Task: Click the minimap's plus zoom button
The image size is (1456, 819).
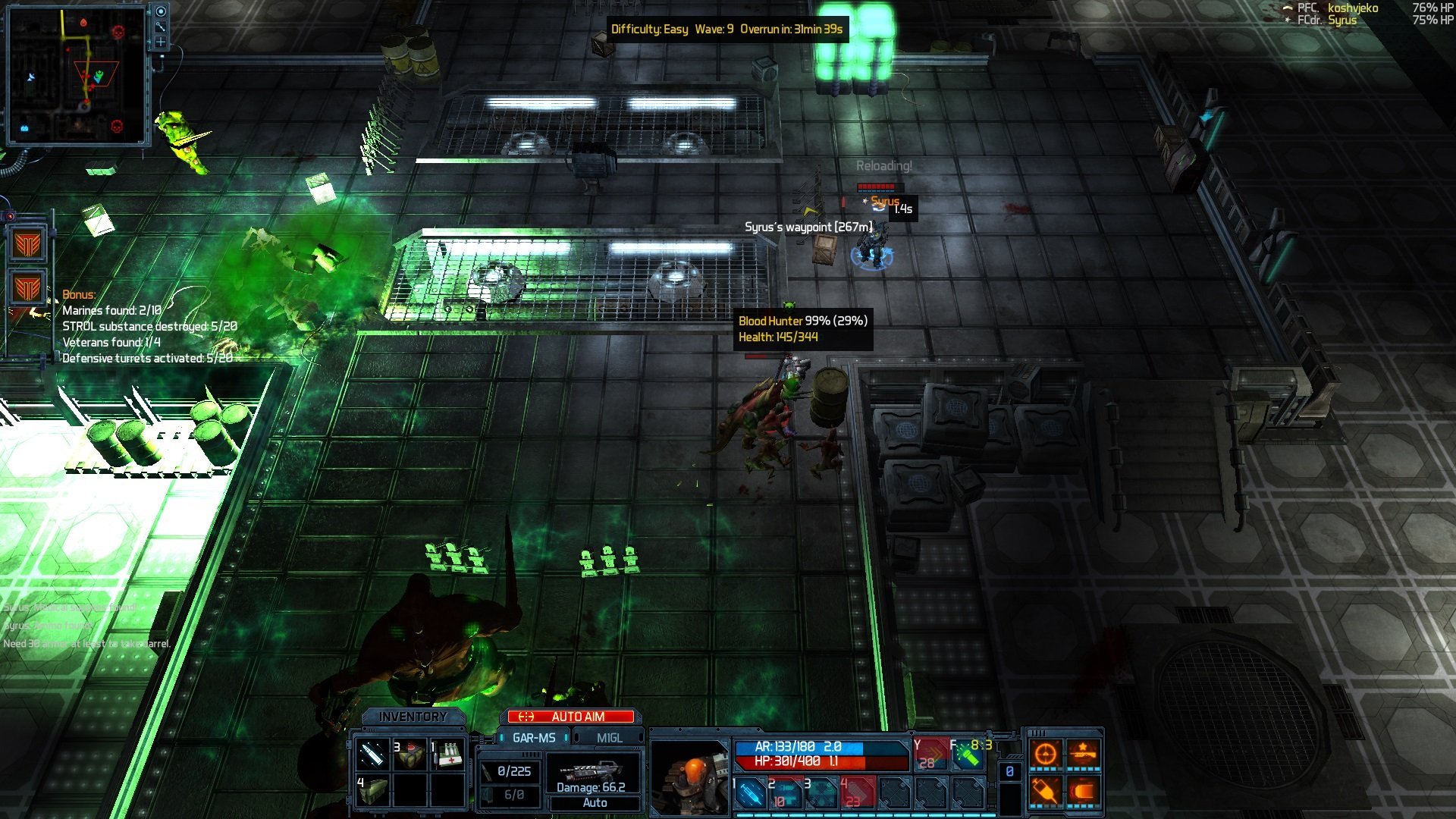Action: click(x=161, y=42)
